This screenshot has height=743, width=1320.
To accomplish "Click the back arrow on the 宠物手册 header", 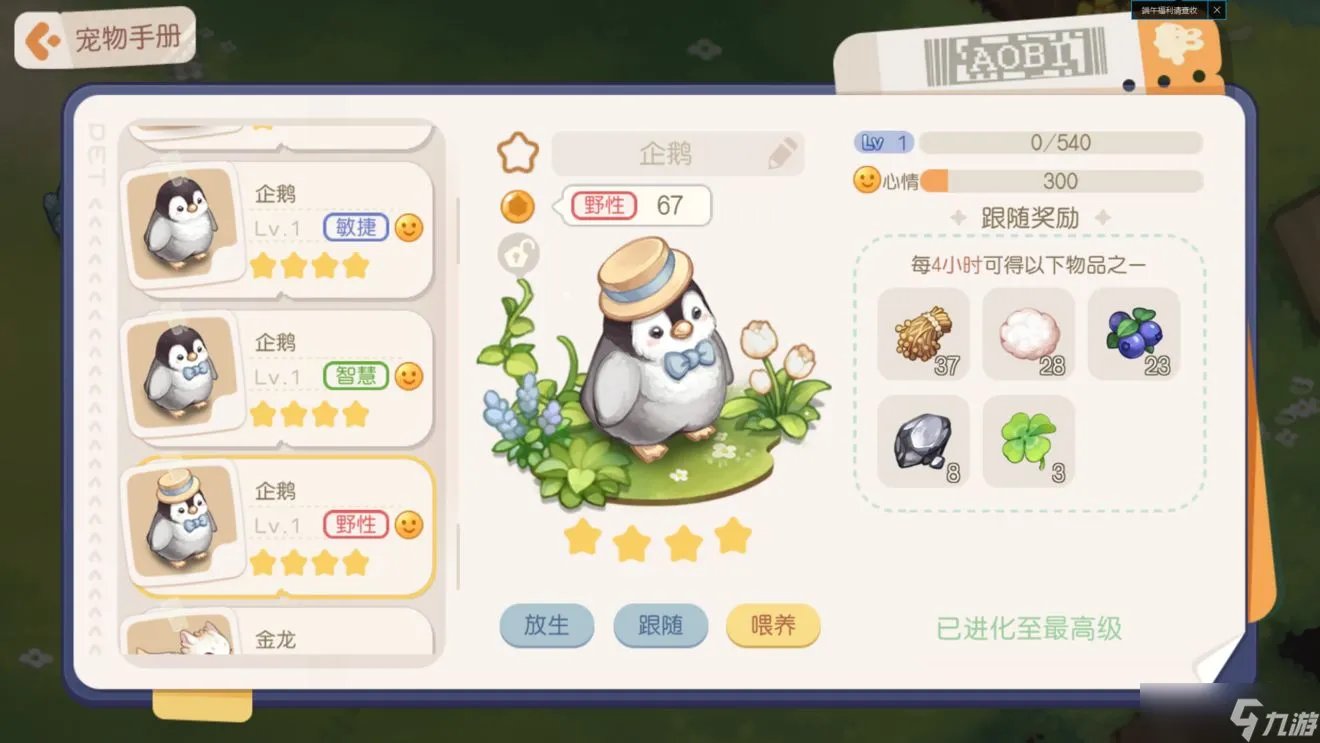I will 42,40.
